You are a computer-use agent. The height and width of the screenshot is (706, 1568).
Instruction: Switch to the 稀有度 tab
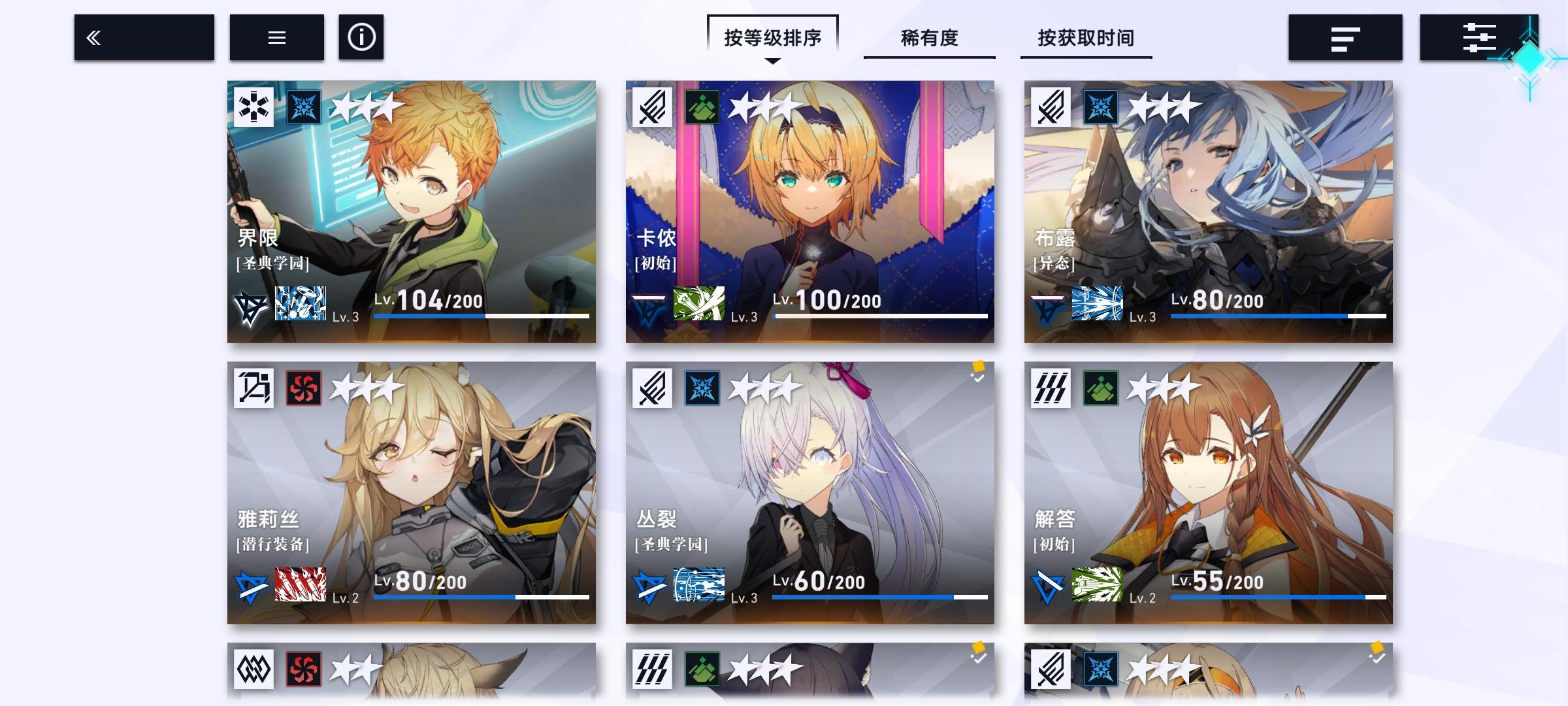(929, 39)
